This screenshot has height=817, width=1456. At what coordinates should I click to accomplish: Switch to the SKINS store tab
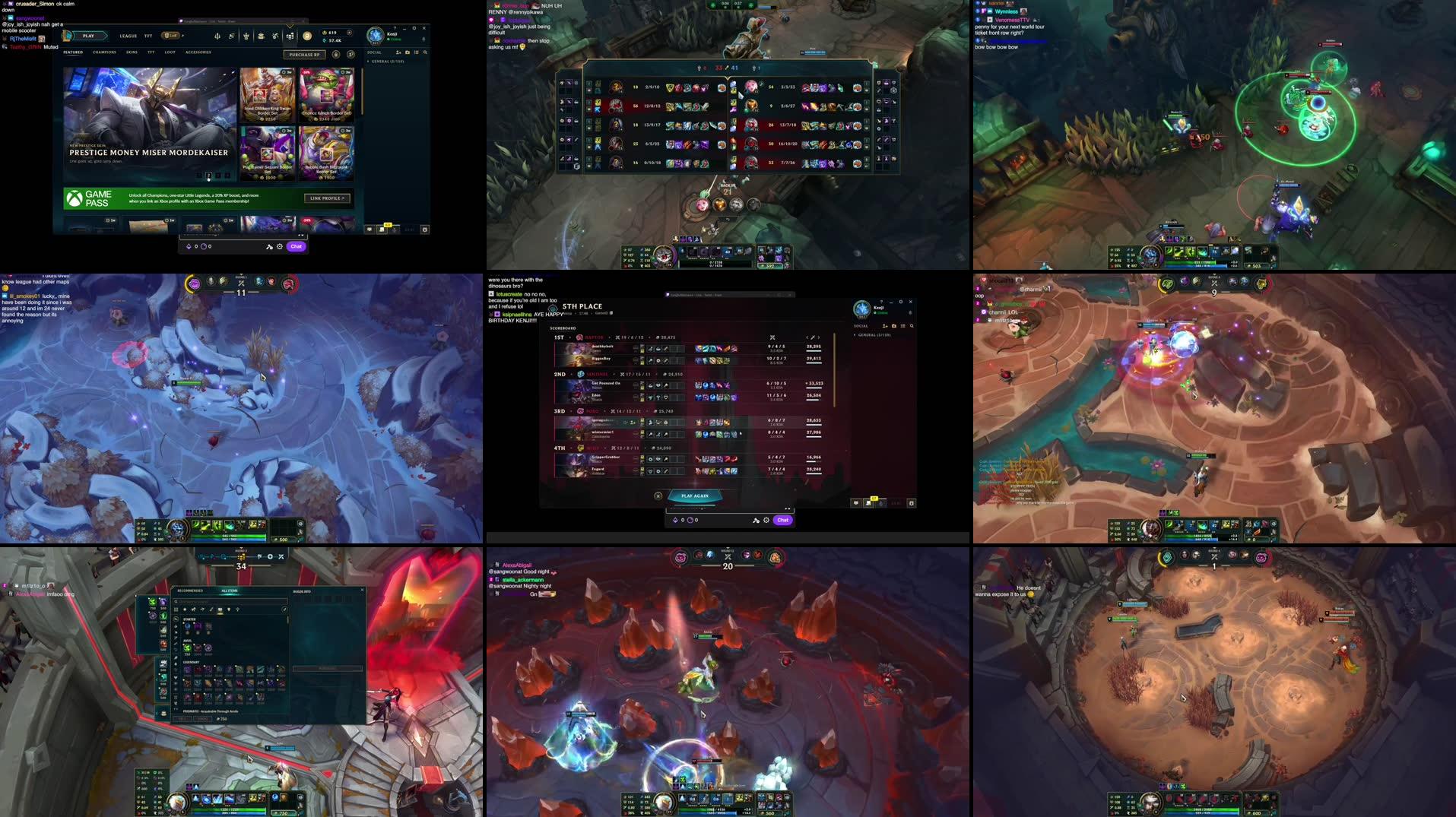click(x=132, y=52)
